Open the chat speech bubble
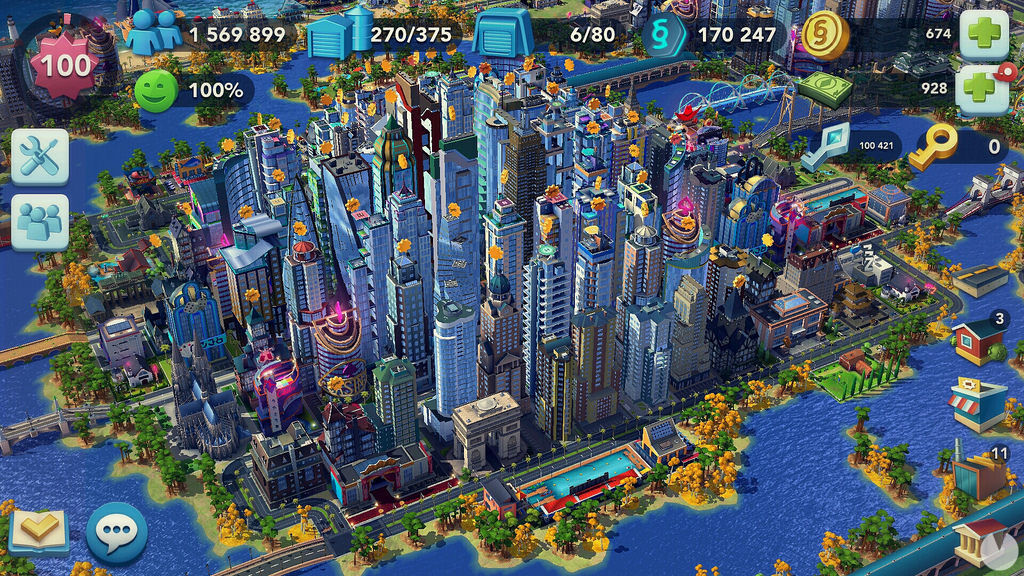This screenshot has width=1024, height=576. 116,532
